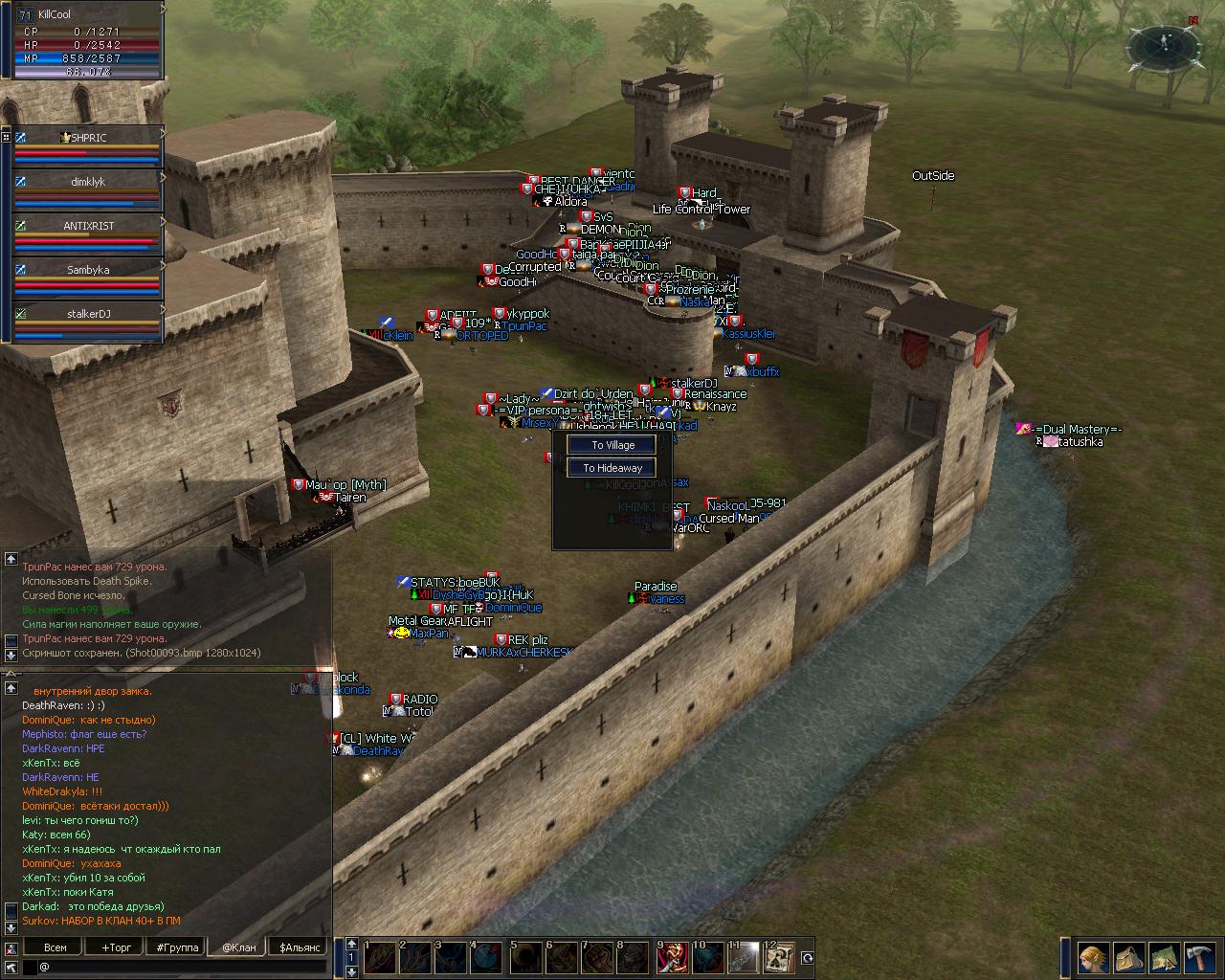Open the inventory bag icon
The height and width of the screenshot is (980, 1225).
click(x=1128, y=958)
